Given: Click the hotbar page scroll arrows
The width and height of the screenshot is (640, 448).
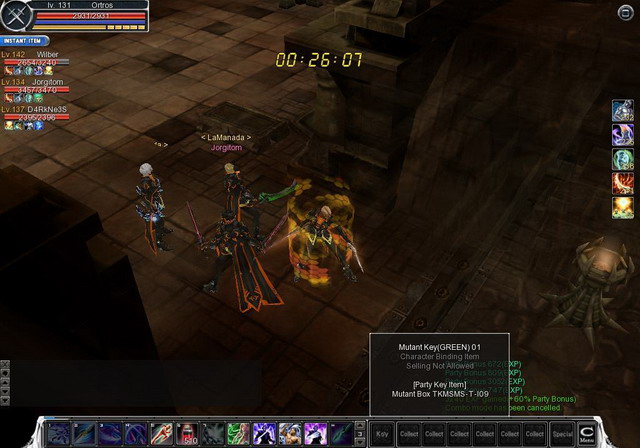Looking at the screenshot, I should [360, 433].
